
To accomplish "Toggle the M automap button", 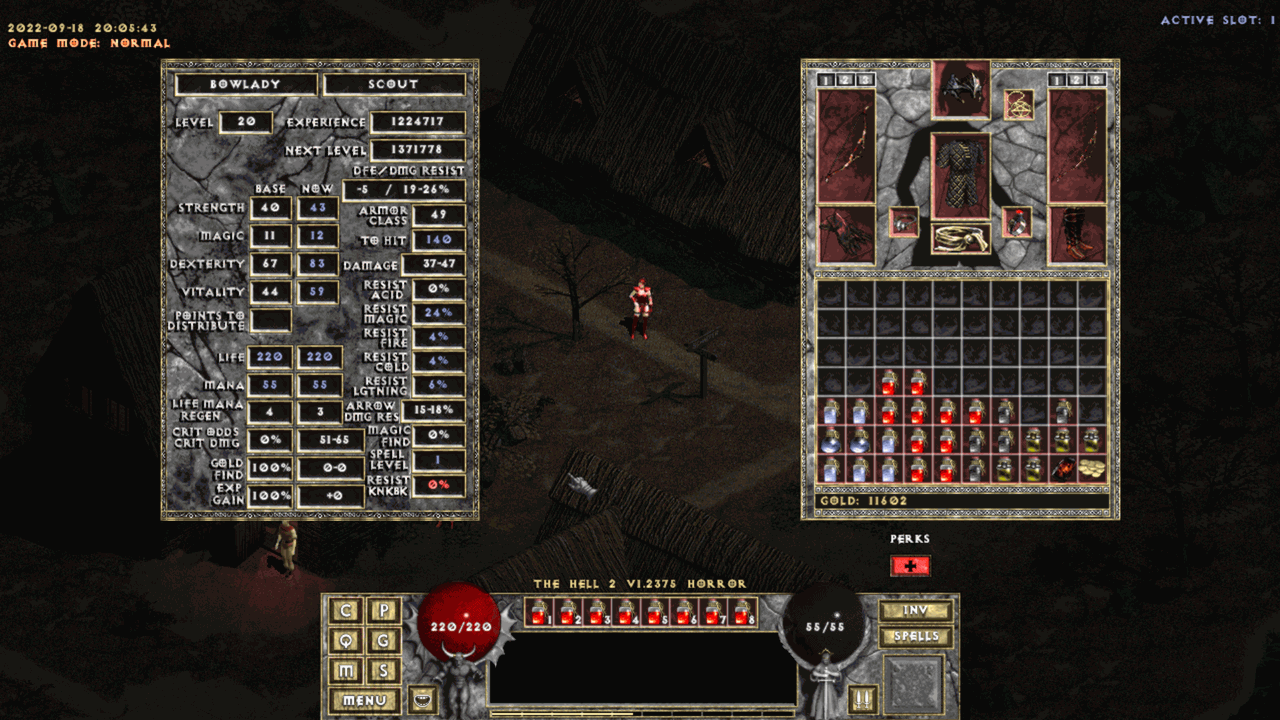I will tap(347, 670).
